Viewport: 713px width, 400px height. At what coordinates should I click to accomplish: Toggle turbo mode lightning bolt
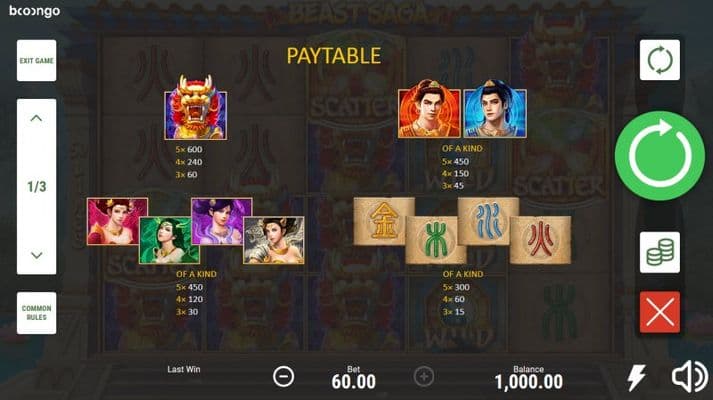click(635, 376)
